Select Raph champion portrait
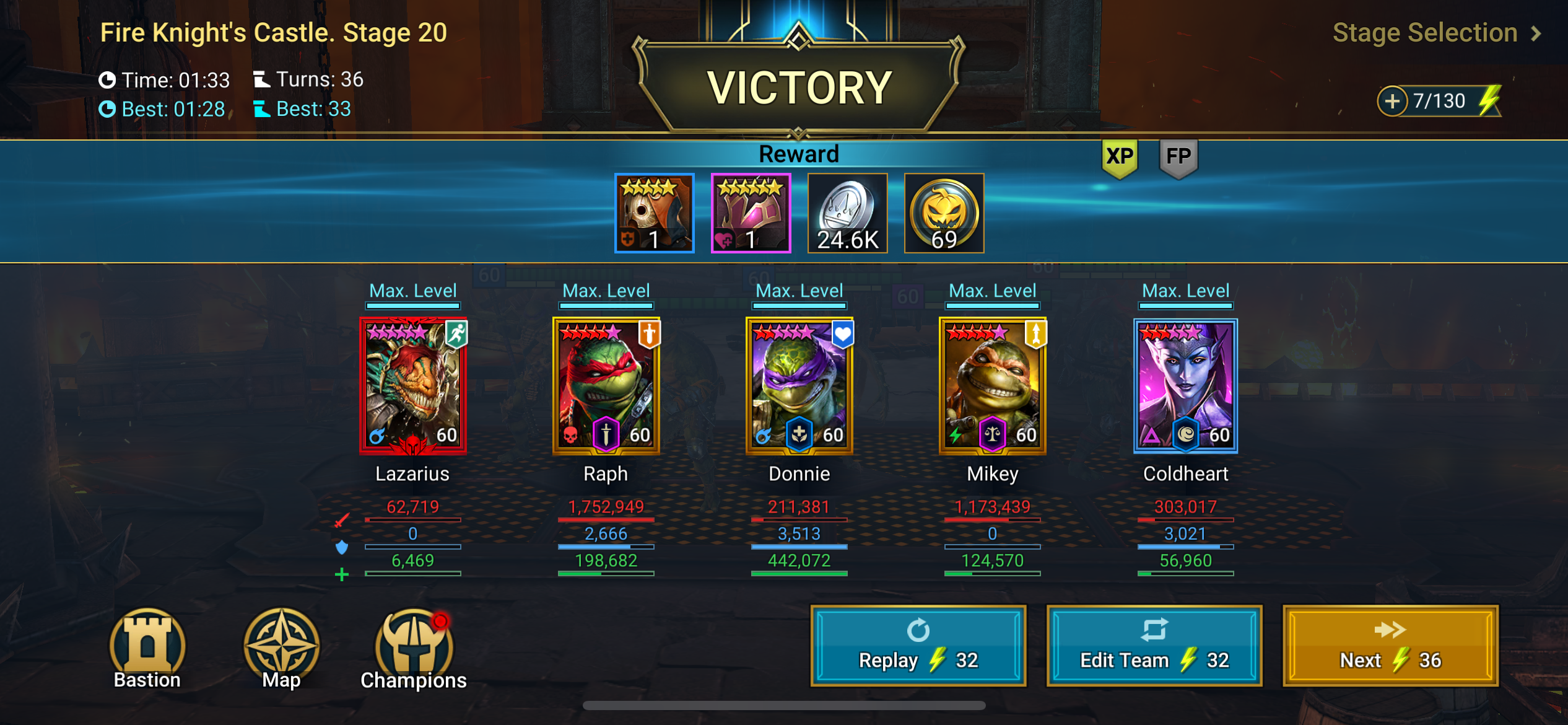Image resolution: width=1568 pixels, height=725 pixels. (x=606, y=385)
